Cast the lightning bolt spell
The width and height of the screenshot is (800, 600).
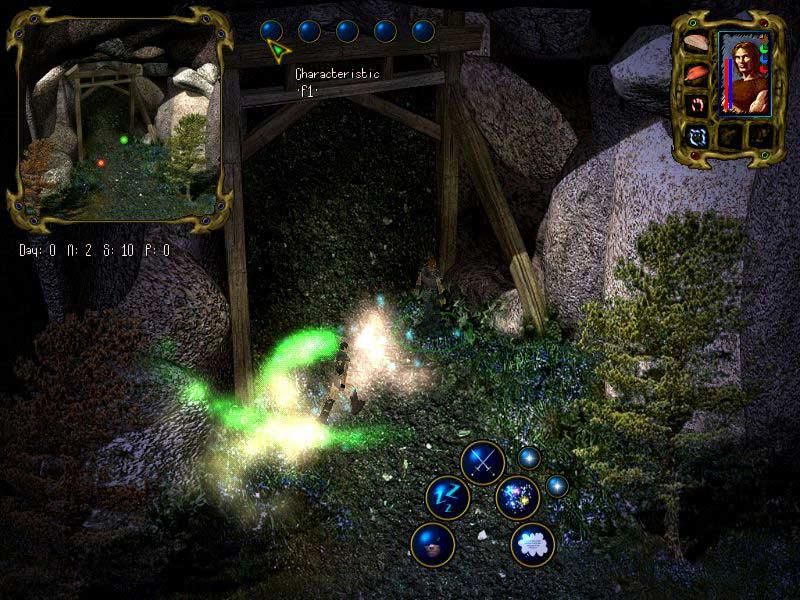pos(447,497)
